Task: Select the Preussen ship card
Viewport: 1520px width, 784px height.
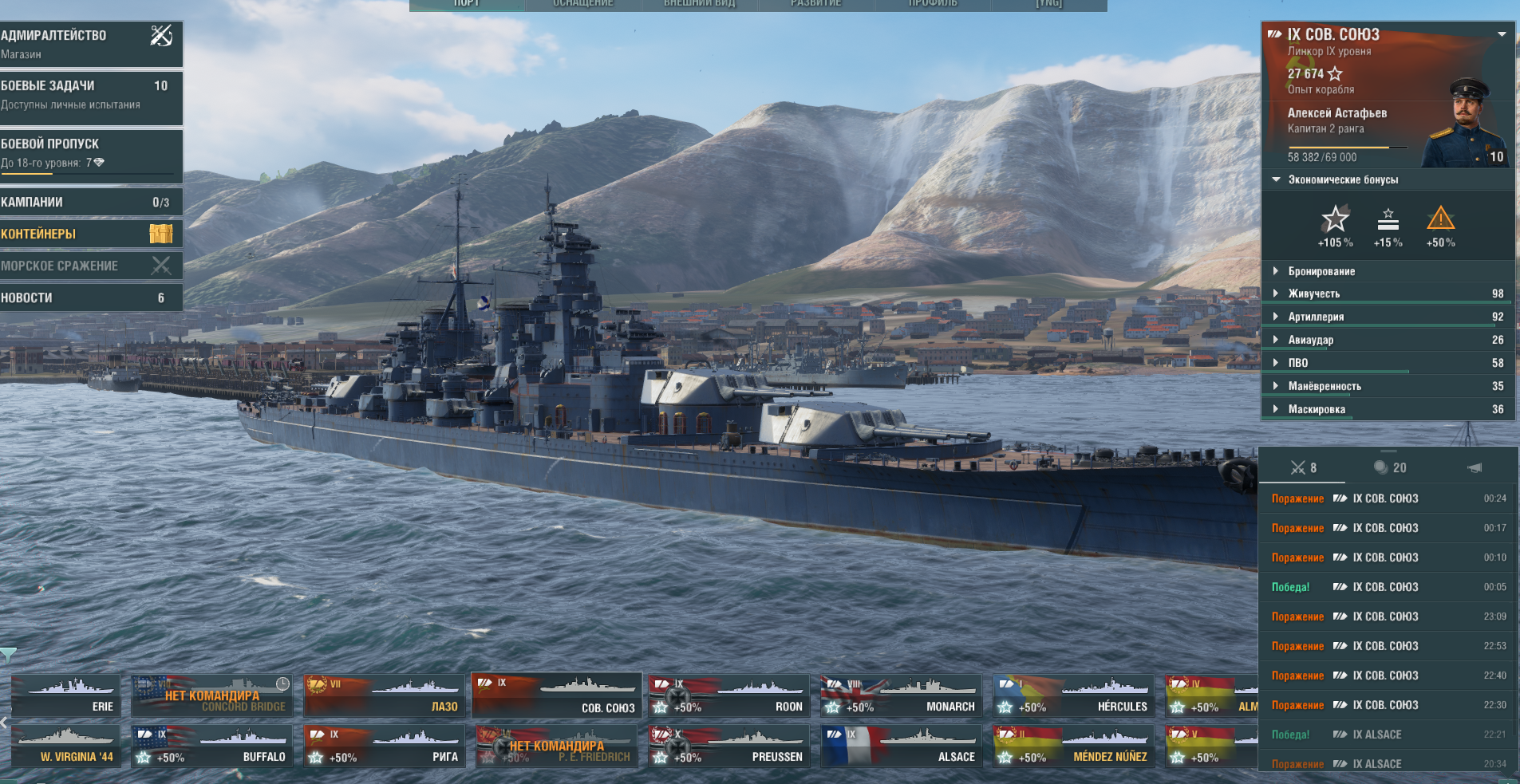Action: pos(728,746)
